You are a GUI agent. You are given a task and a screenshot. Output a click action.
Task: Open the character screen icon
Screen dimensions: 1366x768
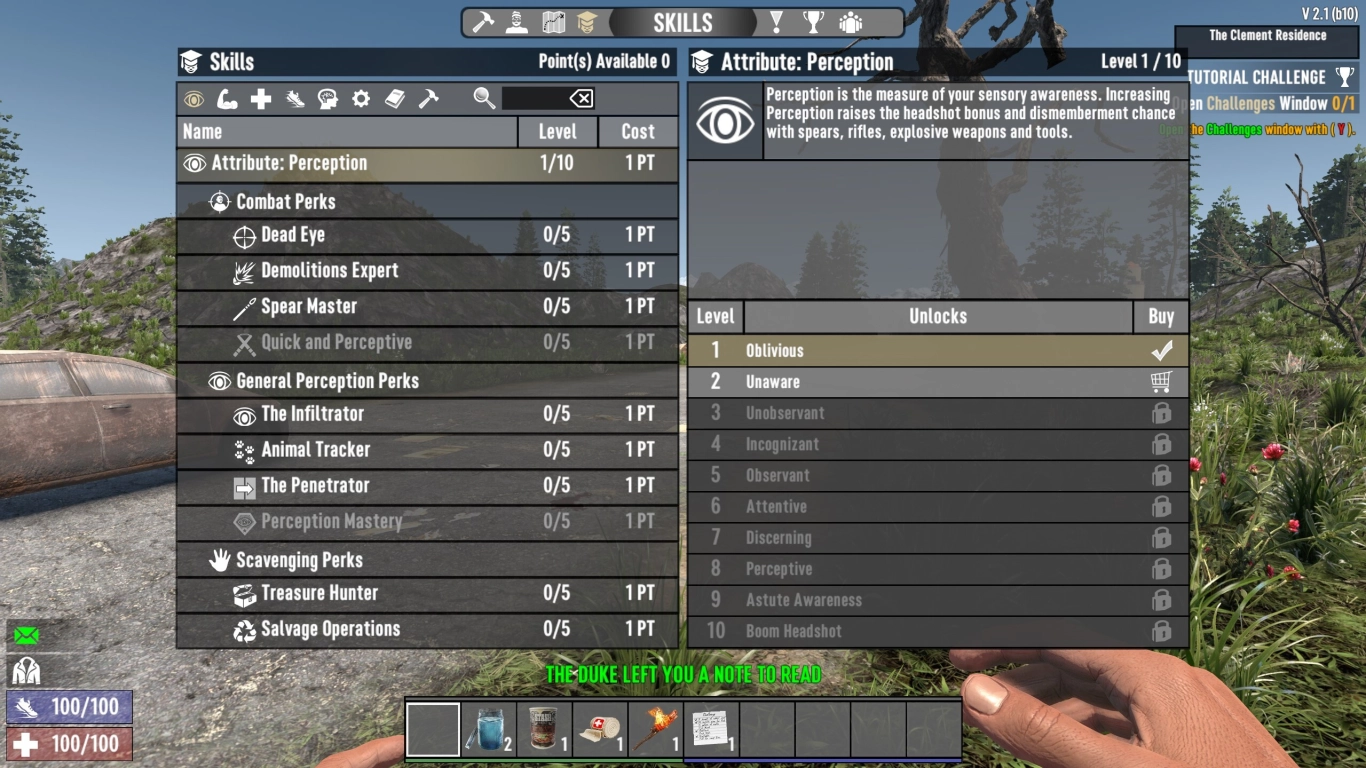514,22
